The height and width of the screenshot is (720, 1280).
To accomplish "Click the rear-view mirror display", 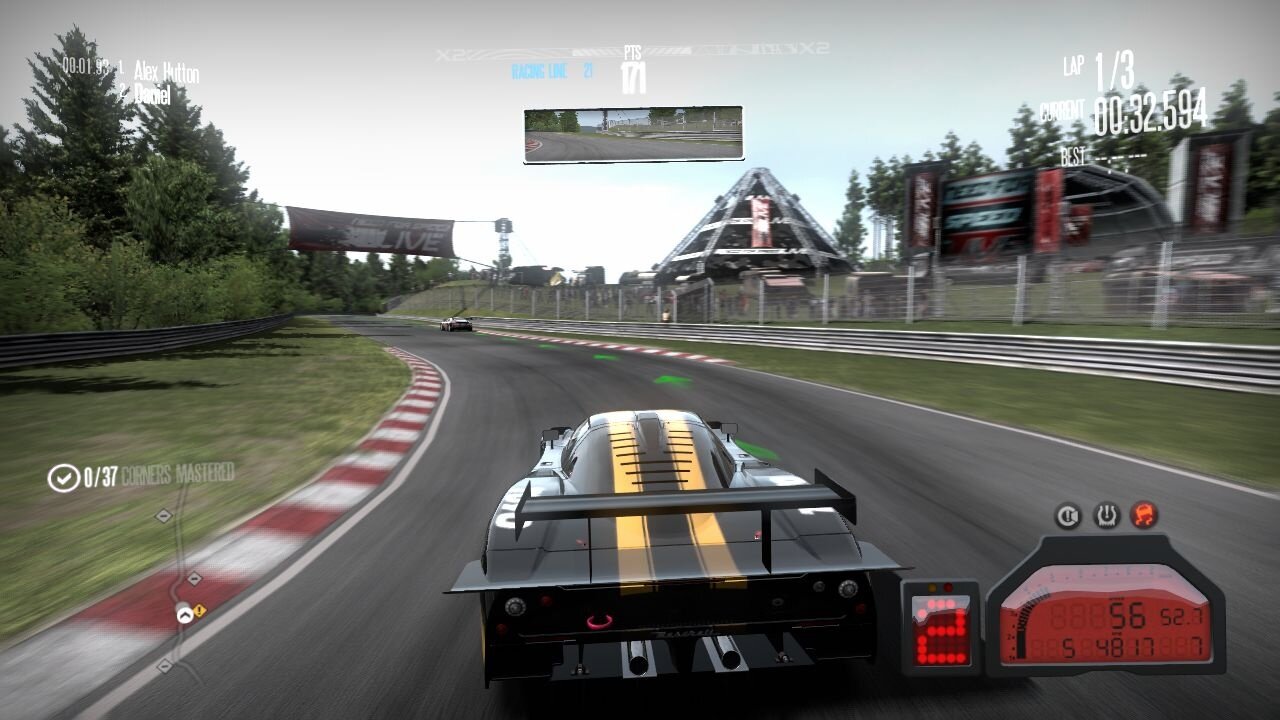I will coord(633,134).
